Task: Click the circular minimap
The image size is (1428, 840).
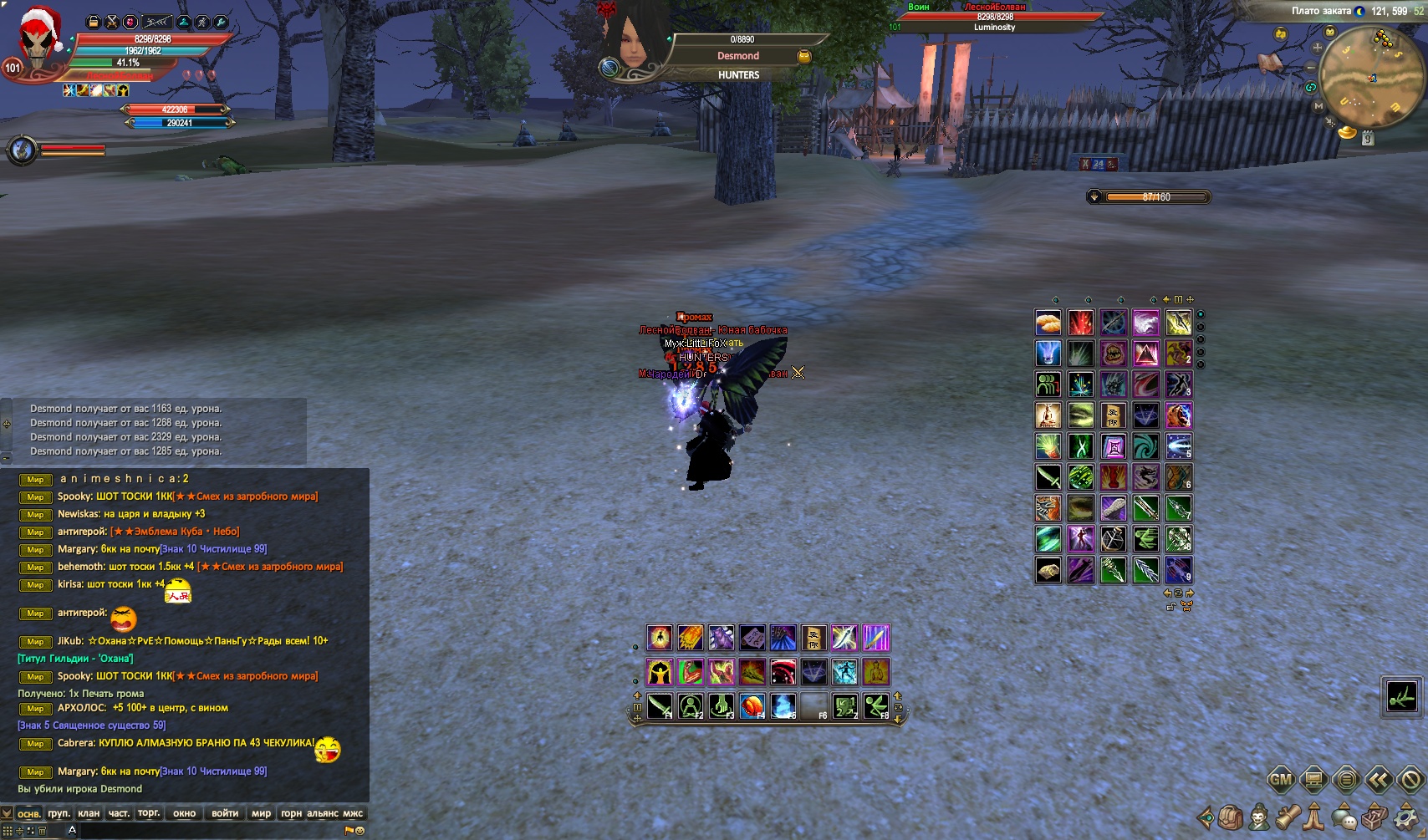Action: 1370,77
